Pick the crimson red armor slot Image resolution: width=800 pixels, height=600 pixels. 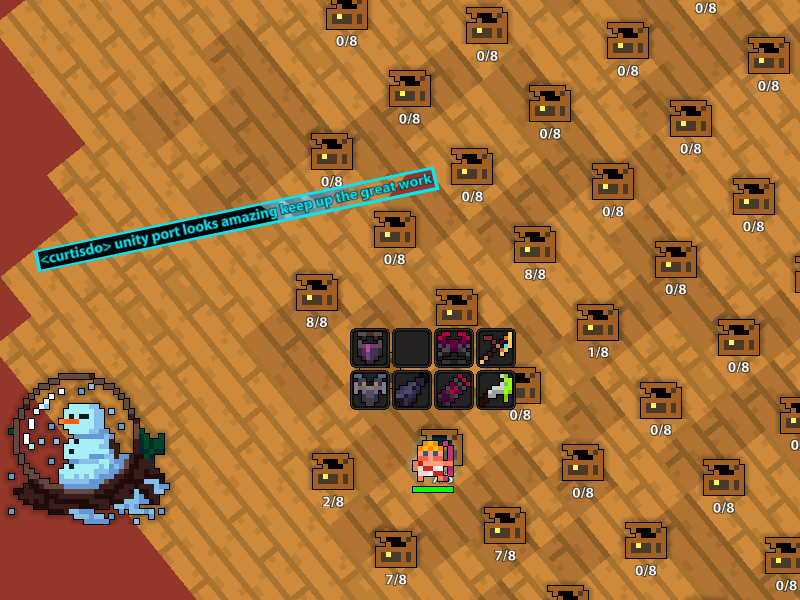(x=454, y=348)
